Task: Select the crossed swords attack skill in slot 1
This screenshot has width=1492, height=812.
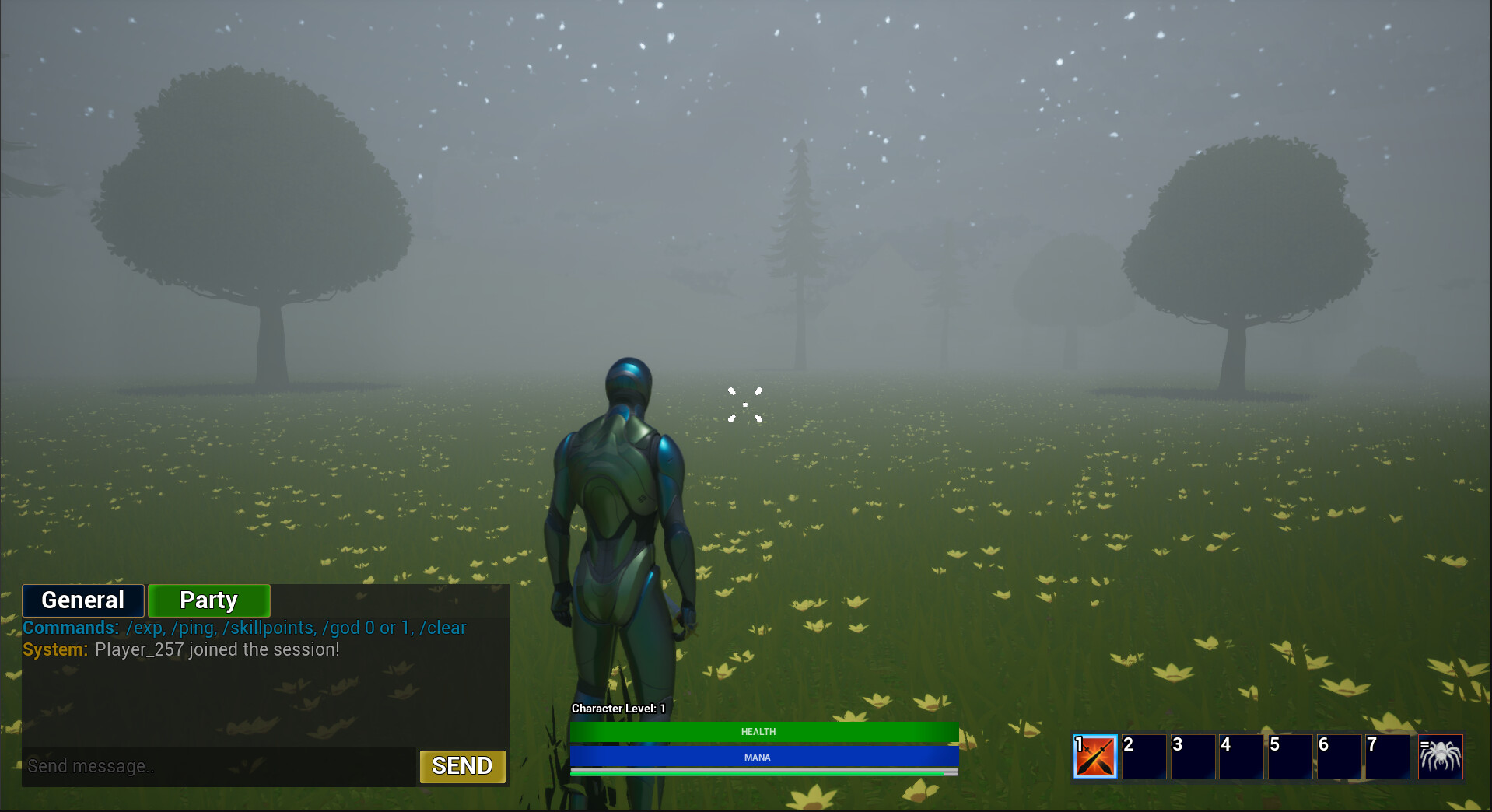Action: tap(1095, 756)
